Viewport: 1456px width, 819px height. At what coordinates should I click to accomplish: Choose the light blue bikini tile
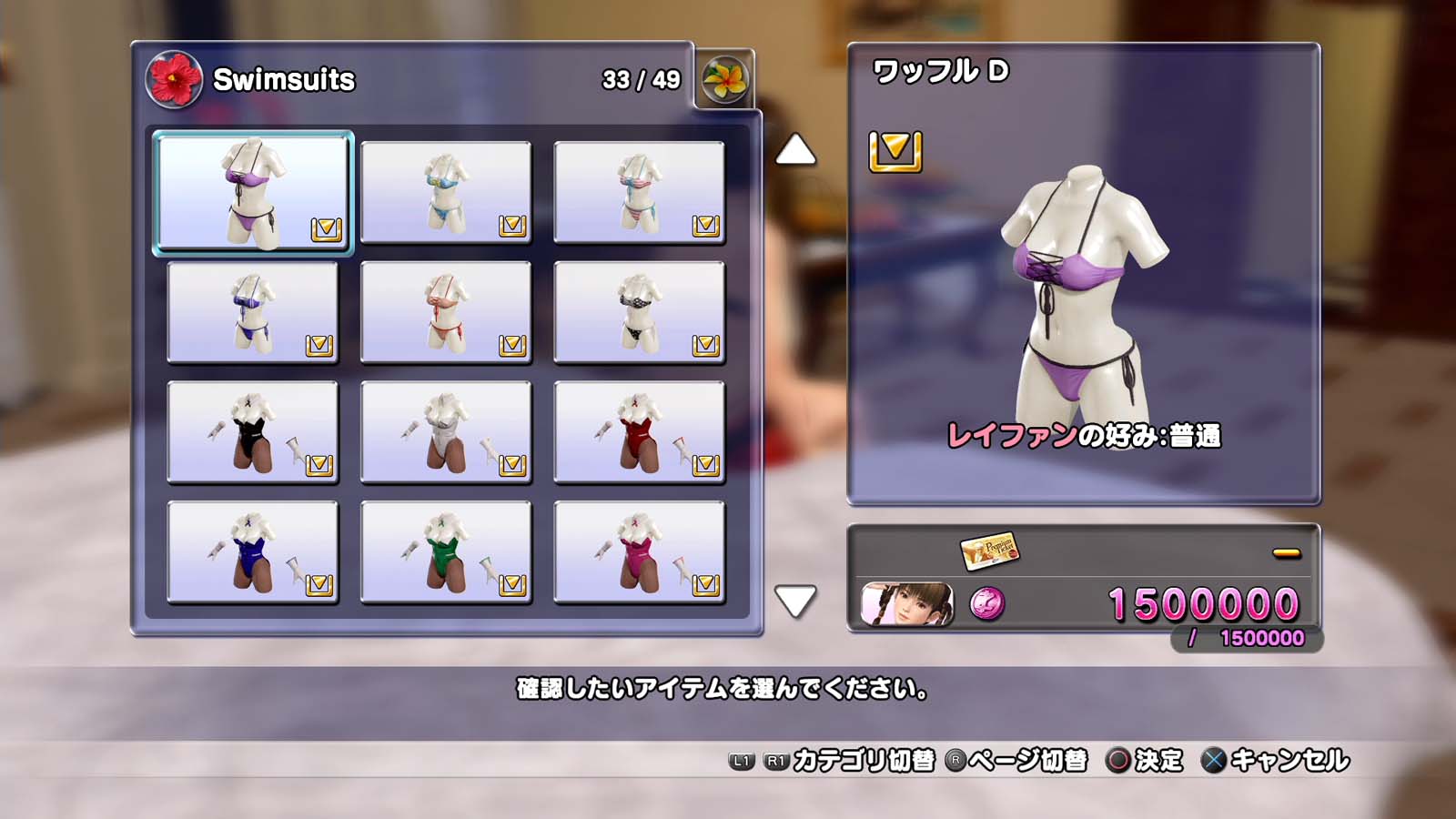446,192
